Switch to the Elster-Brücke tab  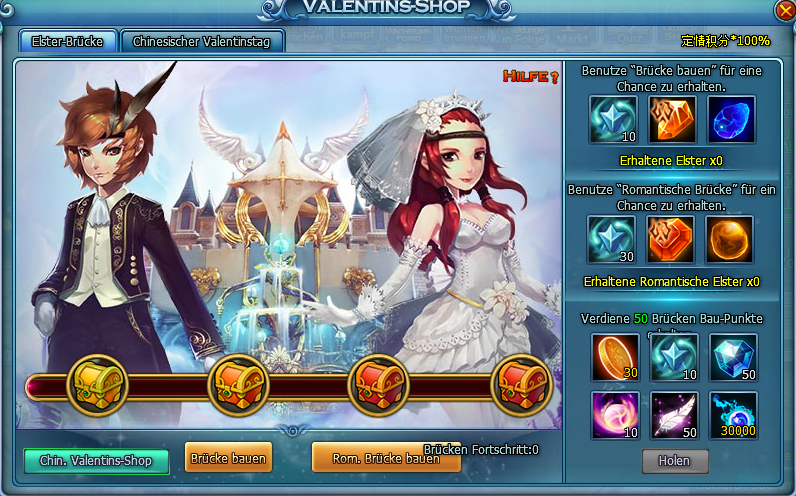(68, 41)
